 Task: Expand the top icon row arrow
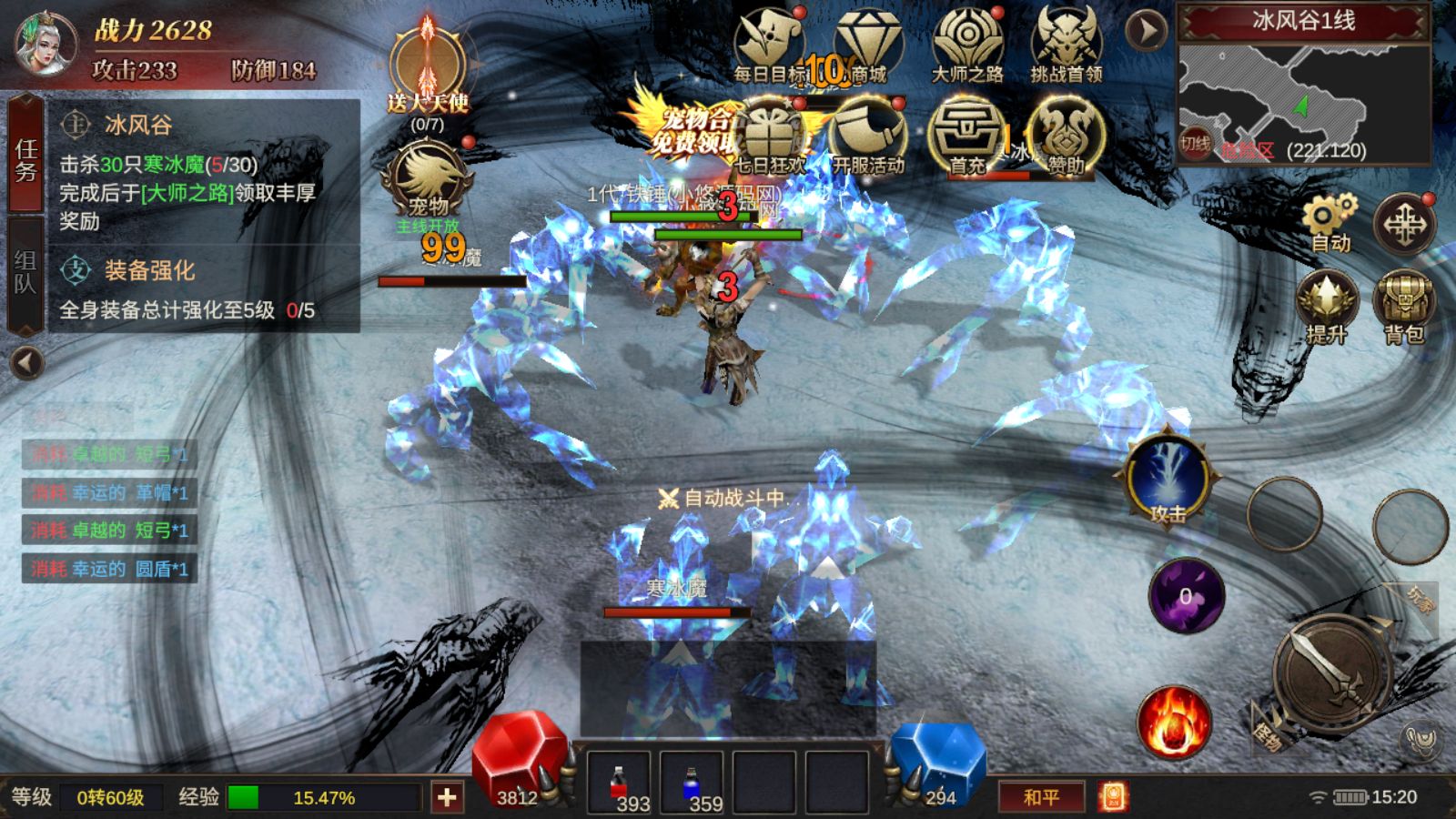pyautogui.click(x=1147, y=31)
